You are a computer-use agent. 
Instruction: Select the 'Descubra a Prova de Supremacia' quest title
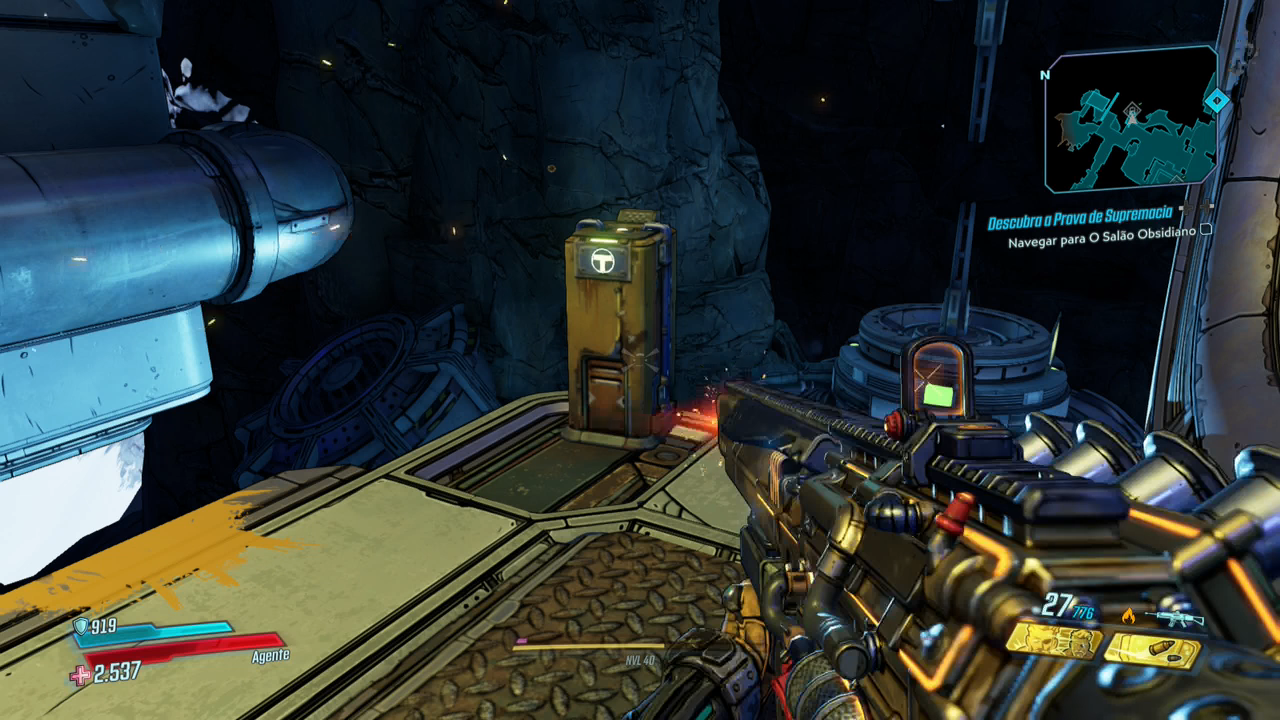(x=1079, y=220)
